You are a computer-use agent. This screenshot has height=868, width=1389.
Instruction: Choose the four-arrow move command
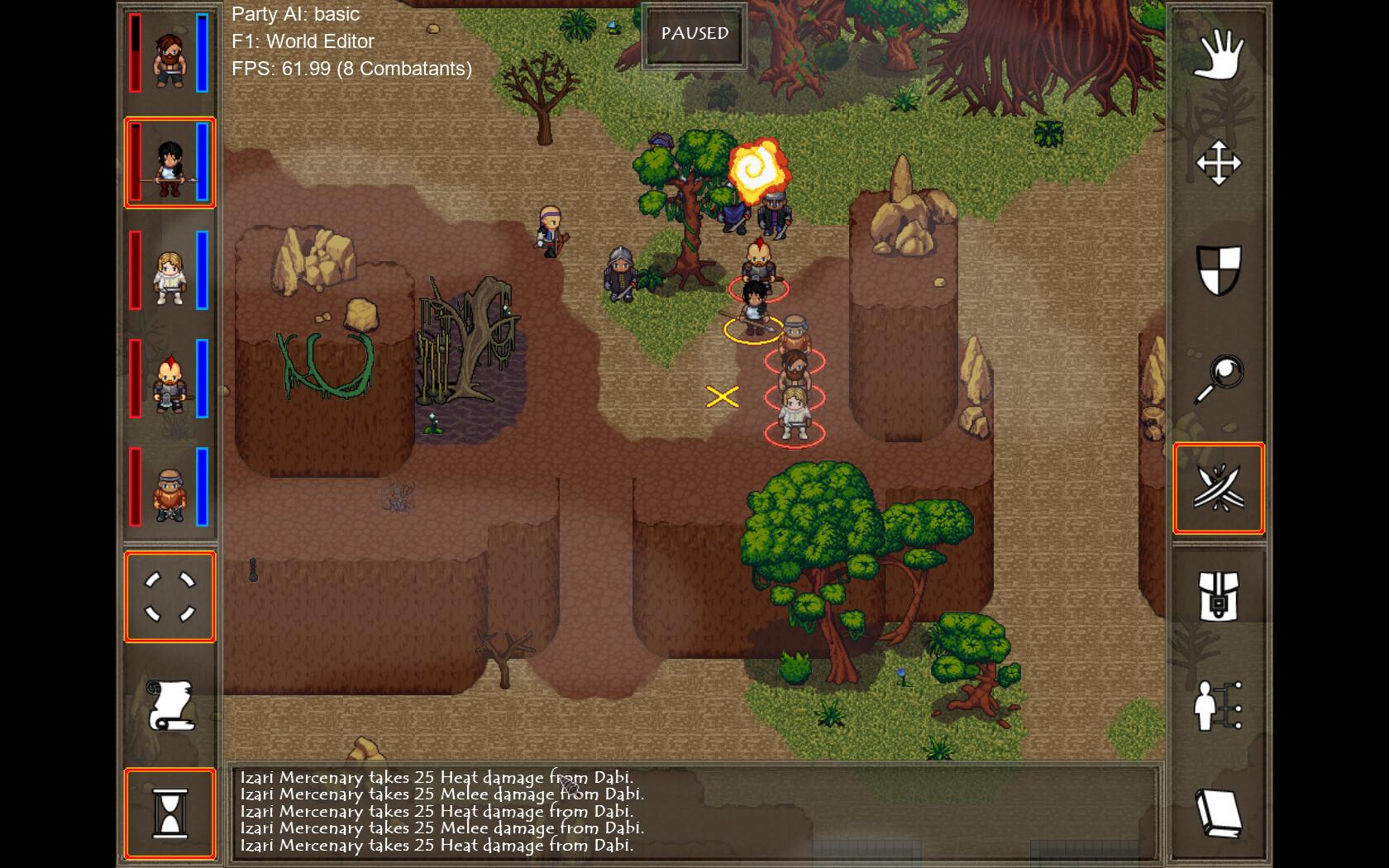(1219, 163)
